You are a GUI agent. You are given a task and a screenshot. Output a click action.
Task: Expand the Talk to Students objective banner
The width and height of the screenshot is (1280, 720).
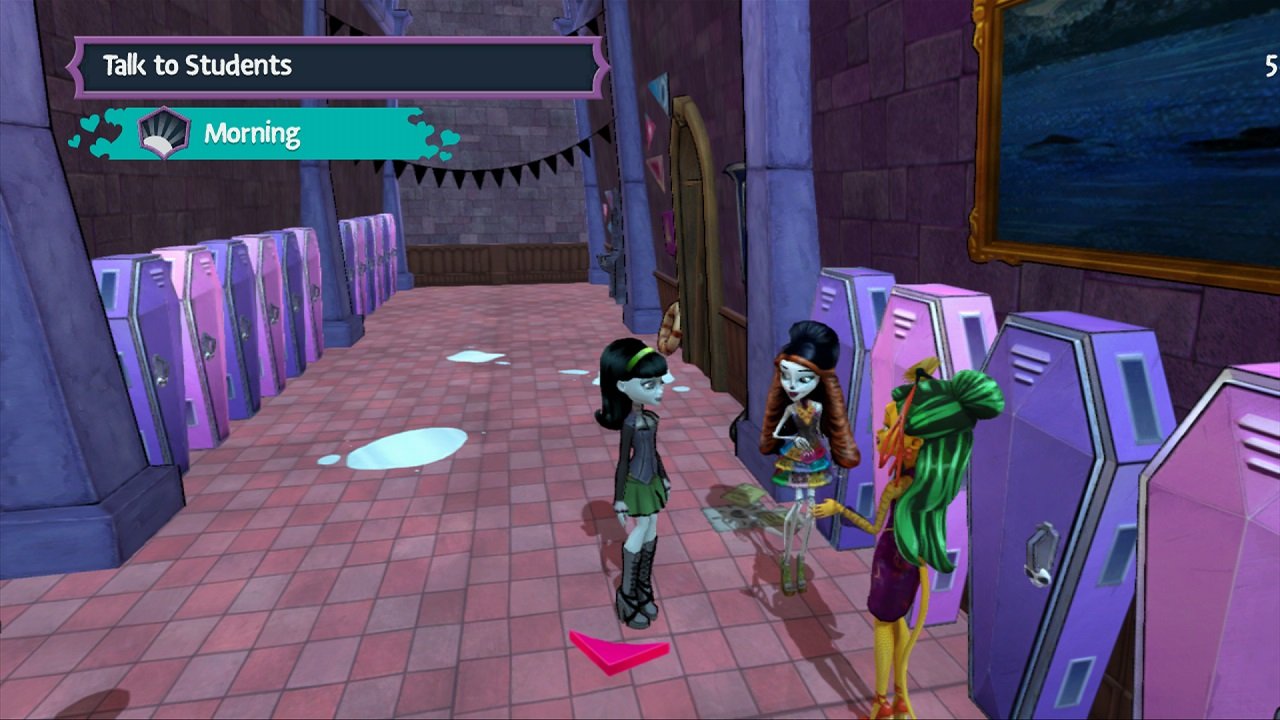click(340, 65)
